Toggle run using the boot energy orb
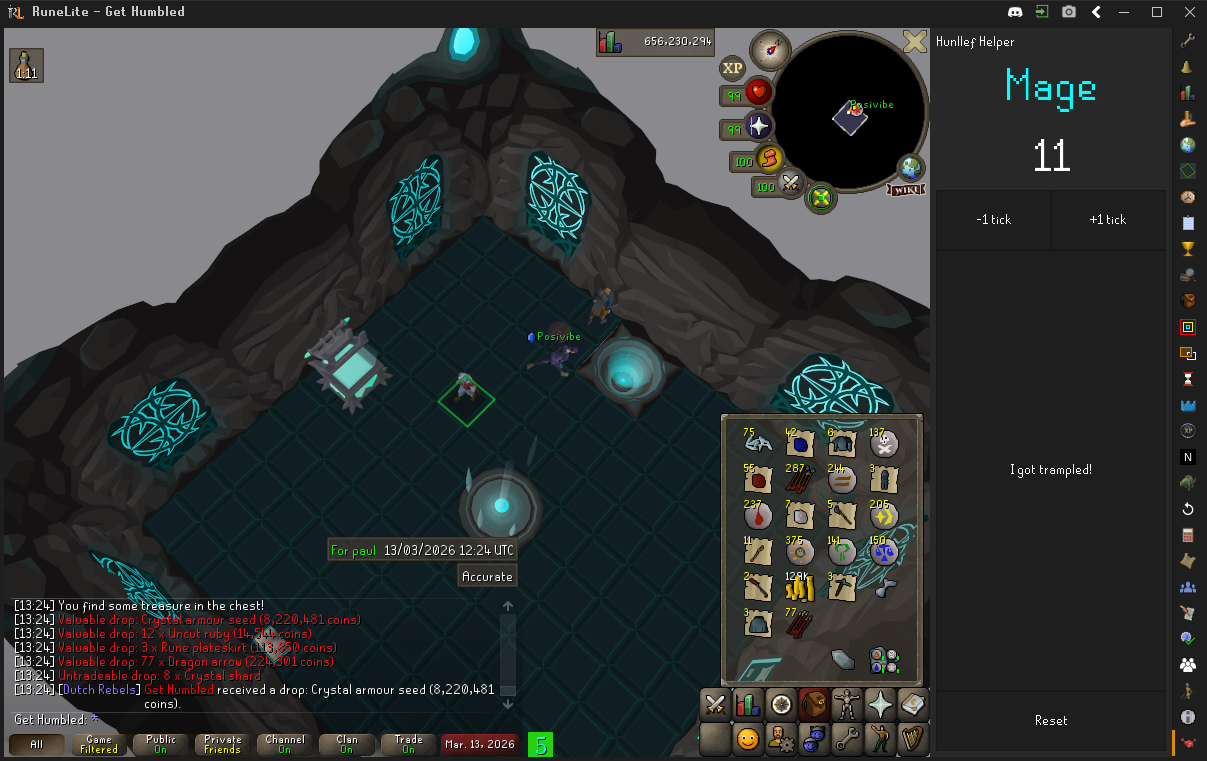This screenshot has width=1207, height=761. (x=768, y=158)
